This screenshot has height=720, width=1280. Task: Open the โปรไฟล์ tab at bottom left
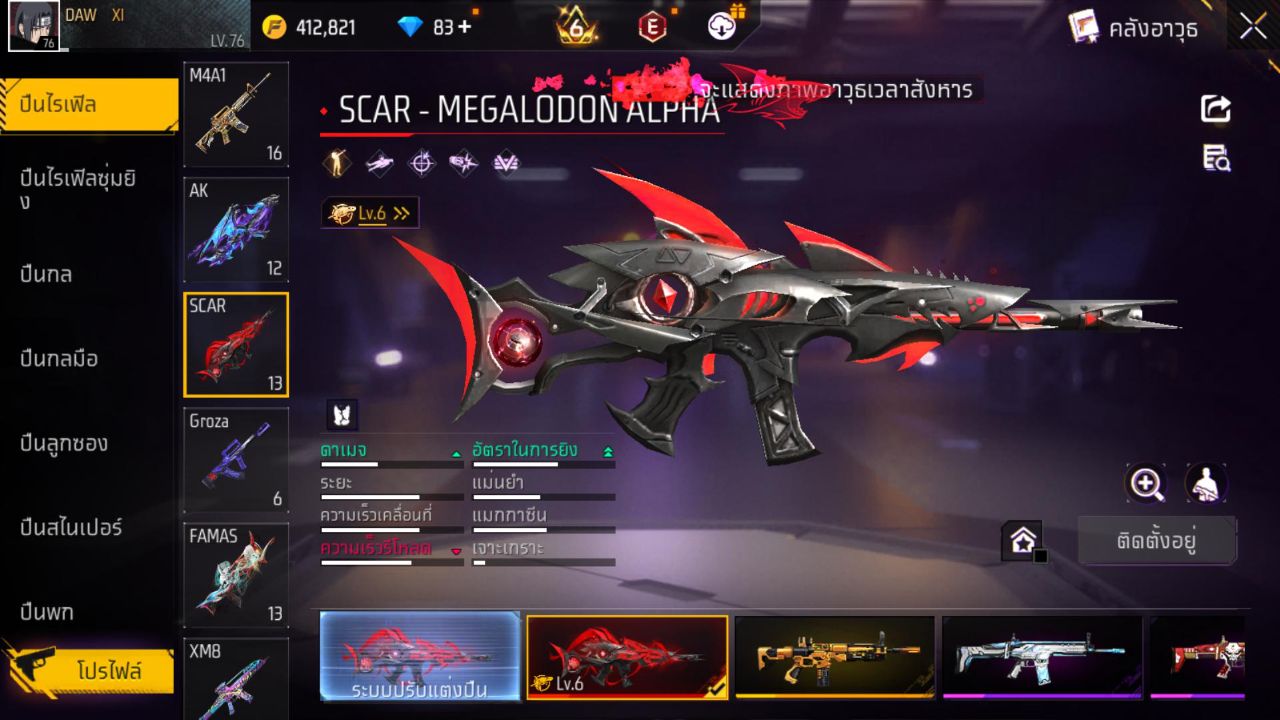pyautogui.click(x=90, y=671)
